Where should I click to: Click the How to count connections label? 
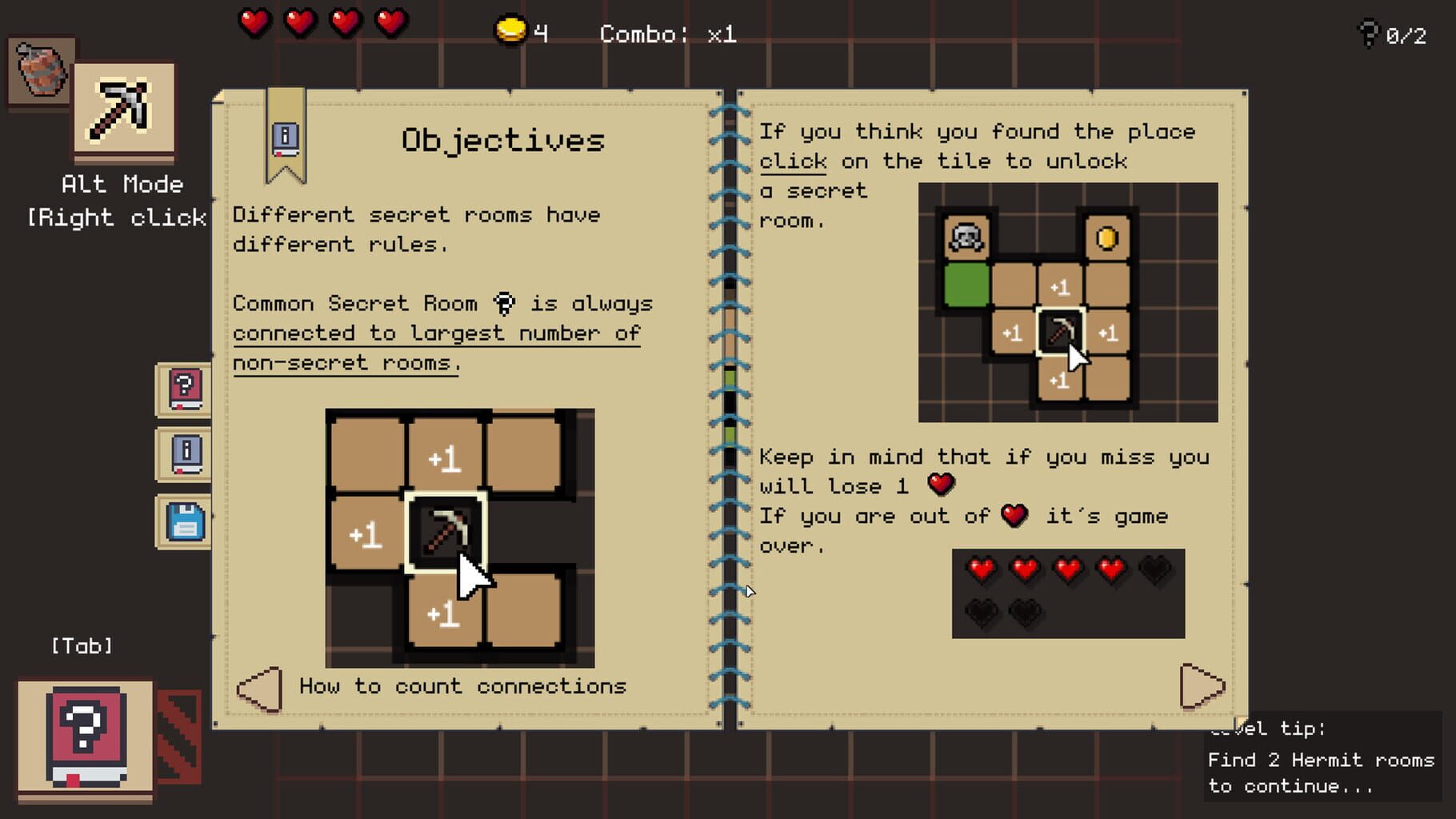coord(462,686)
